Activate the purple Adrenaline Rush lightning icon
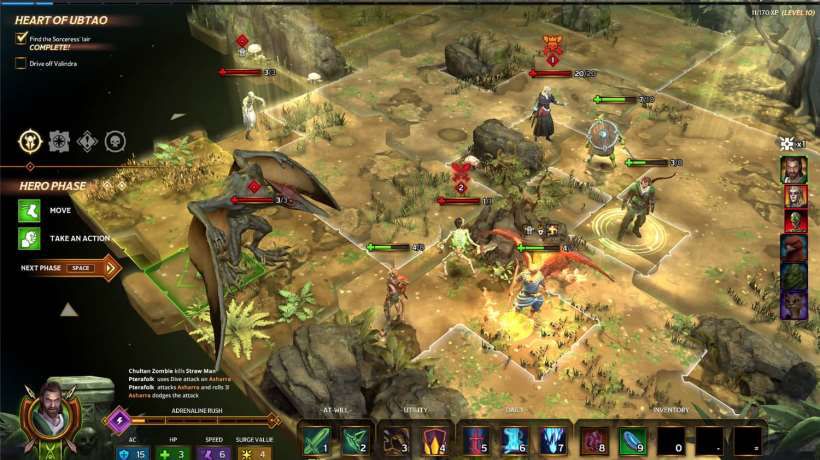The width and height of the screenshot is (820, 460). (x=120, y=420)
